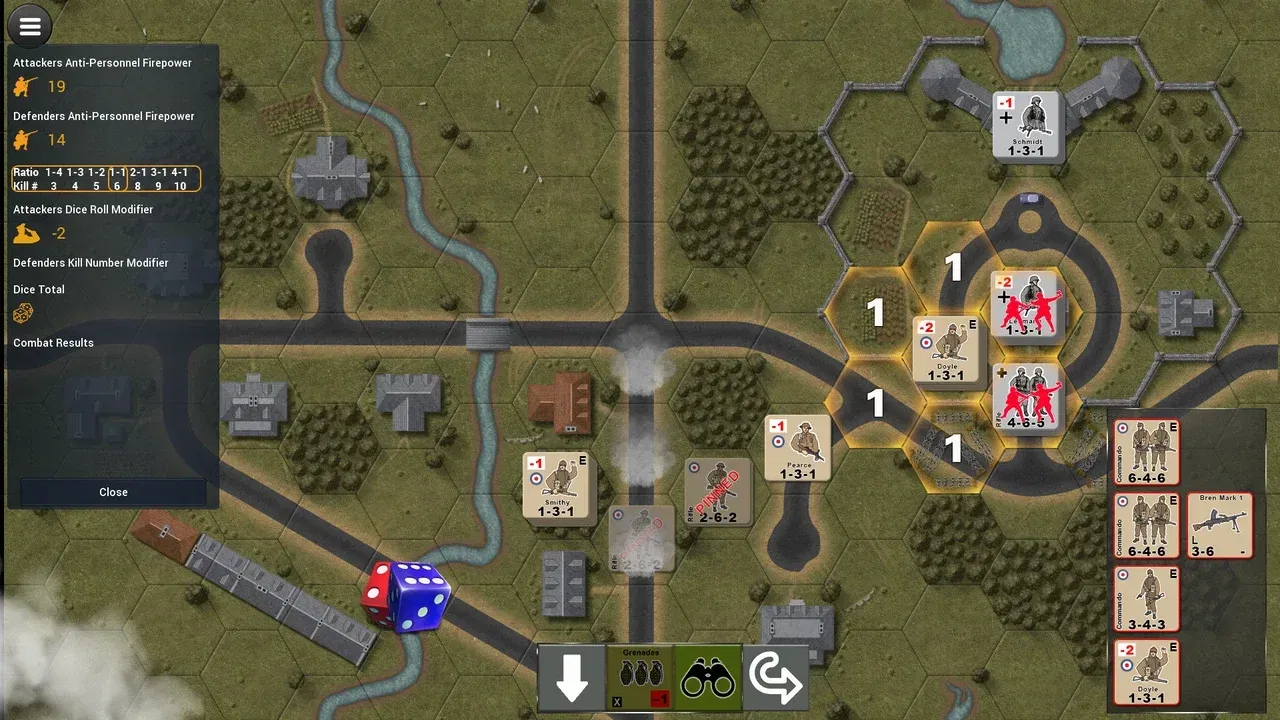Image resolution: width=1280 pixels, height=720 pixels.
Task: Select the Bren Mark 1 weapon counter
Action: click(x=1218, y=524)
